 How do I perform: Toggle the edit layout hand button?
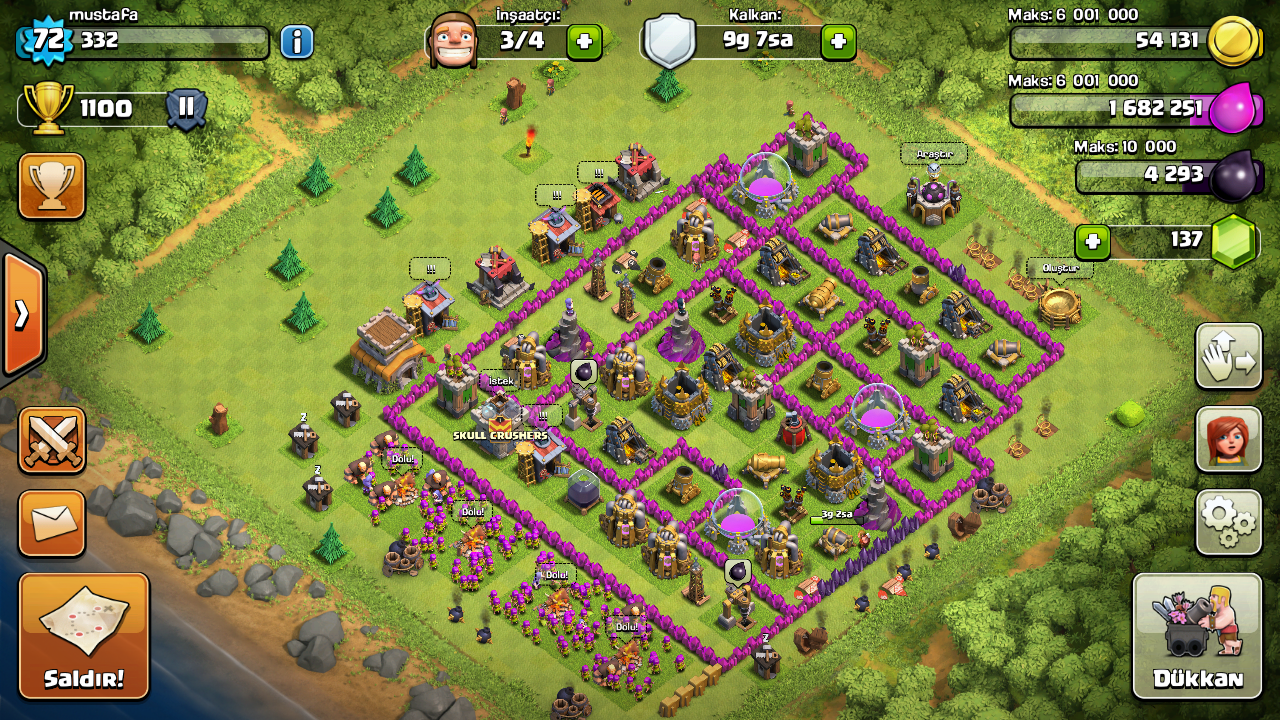click(1228, 356)
